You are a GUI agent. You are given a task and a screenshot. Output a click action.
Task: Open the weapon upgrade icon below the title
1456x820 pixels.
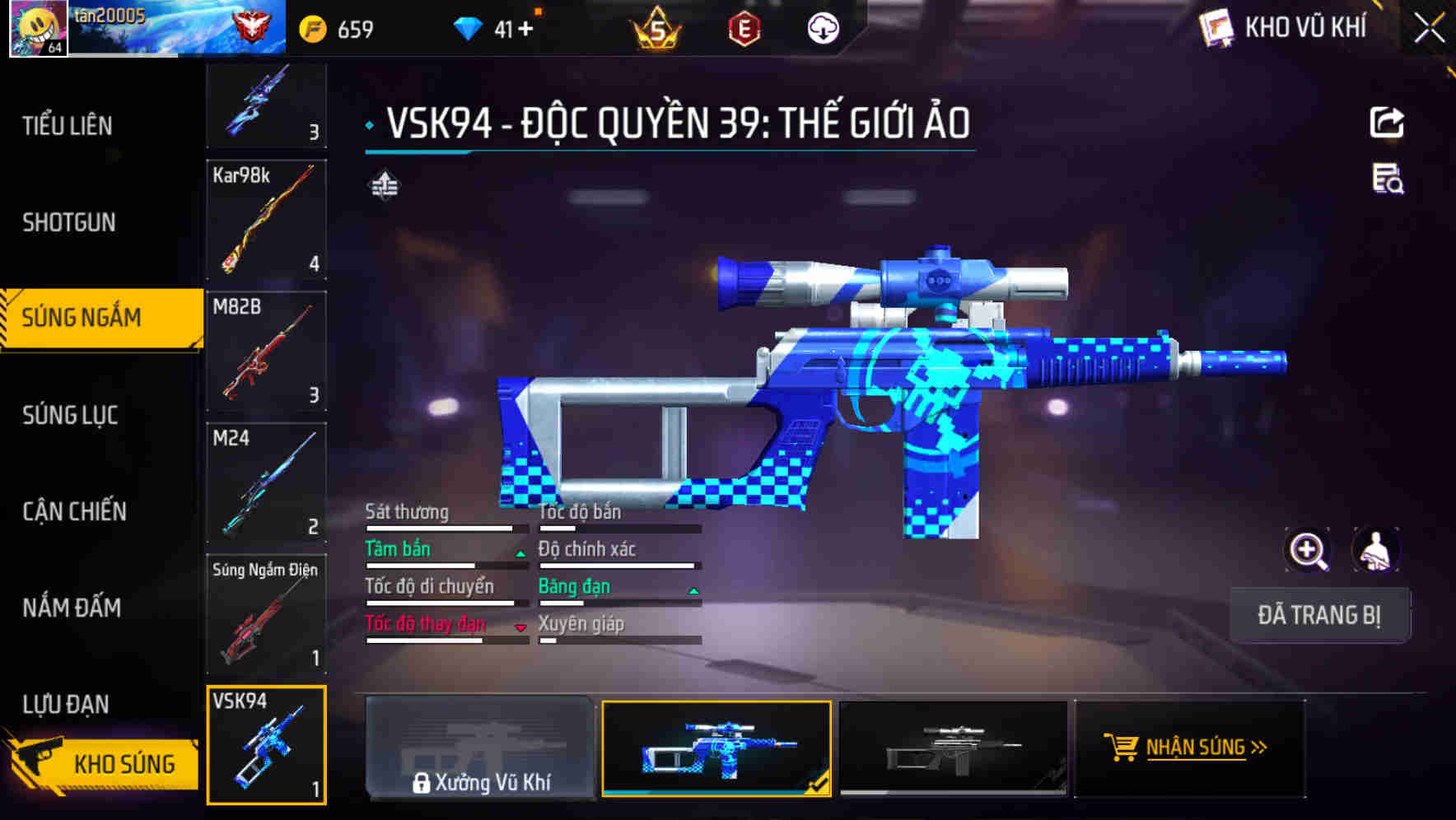384,186
